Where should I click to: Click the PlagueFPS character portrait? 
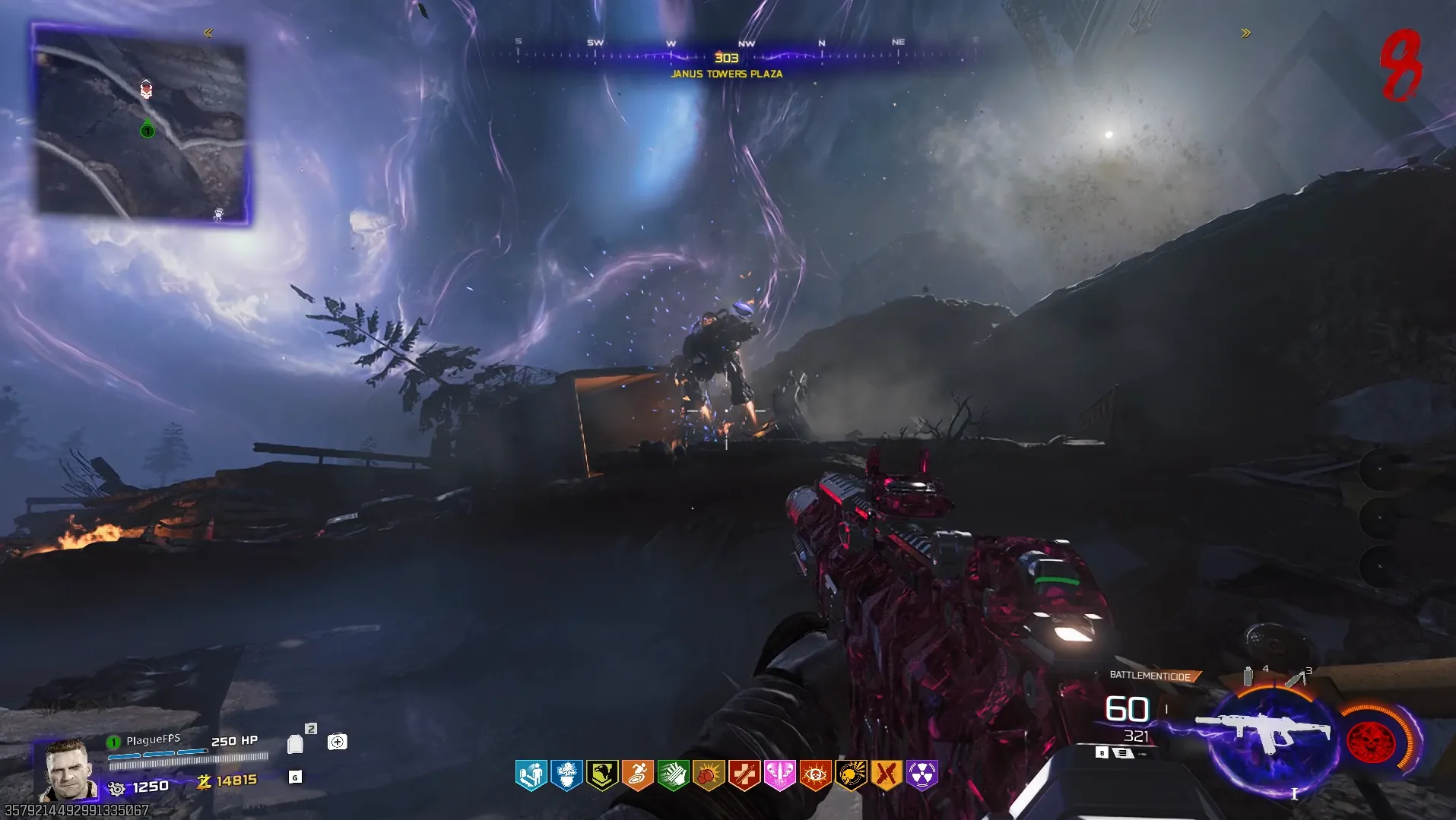[68, 770]
